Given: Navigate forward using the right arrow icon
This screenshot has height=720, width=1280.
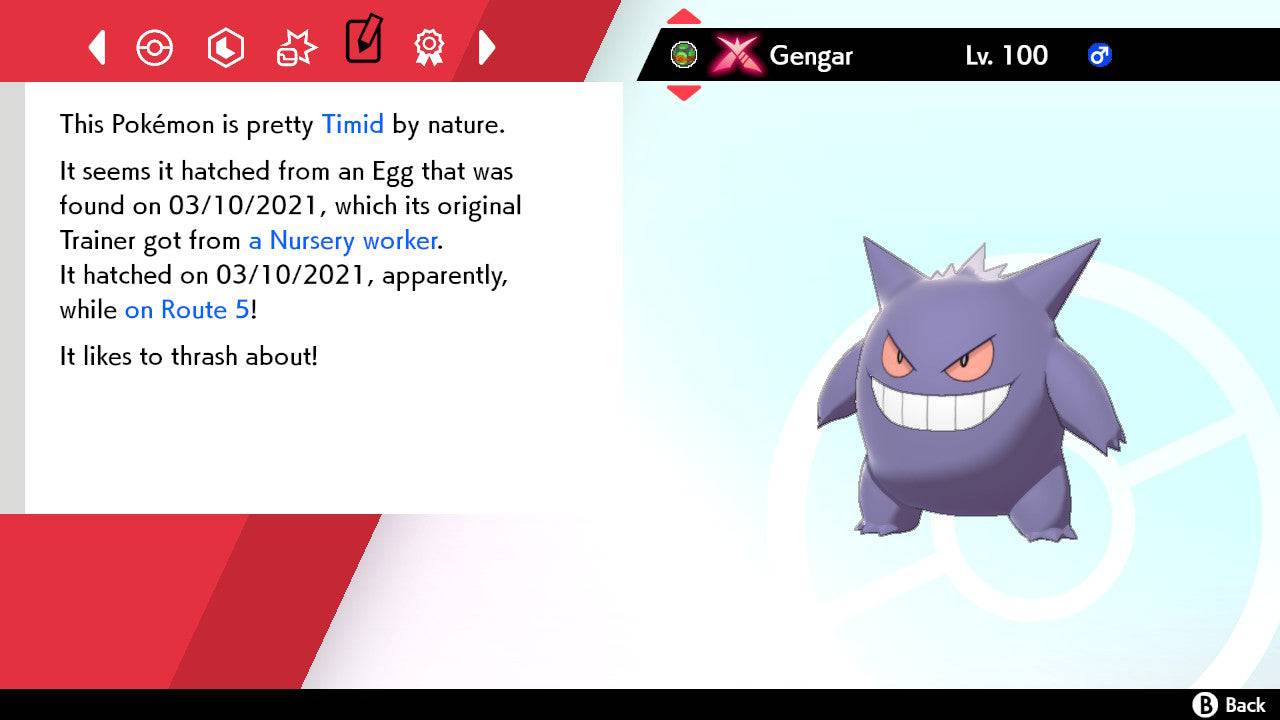Looking at the screenshot, I should coord(487,47).
